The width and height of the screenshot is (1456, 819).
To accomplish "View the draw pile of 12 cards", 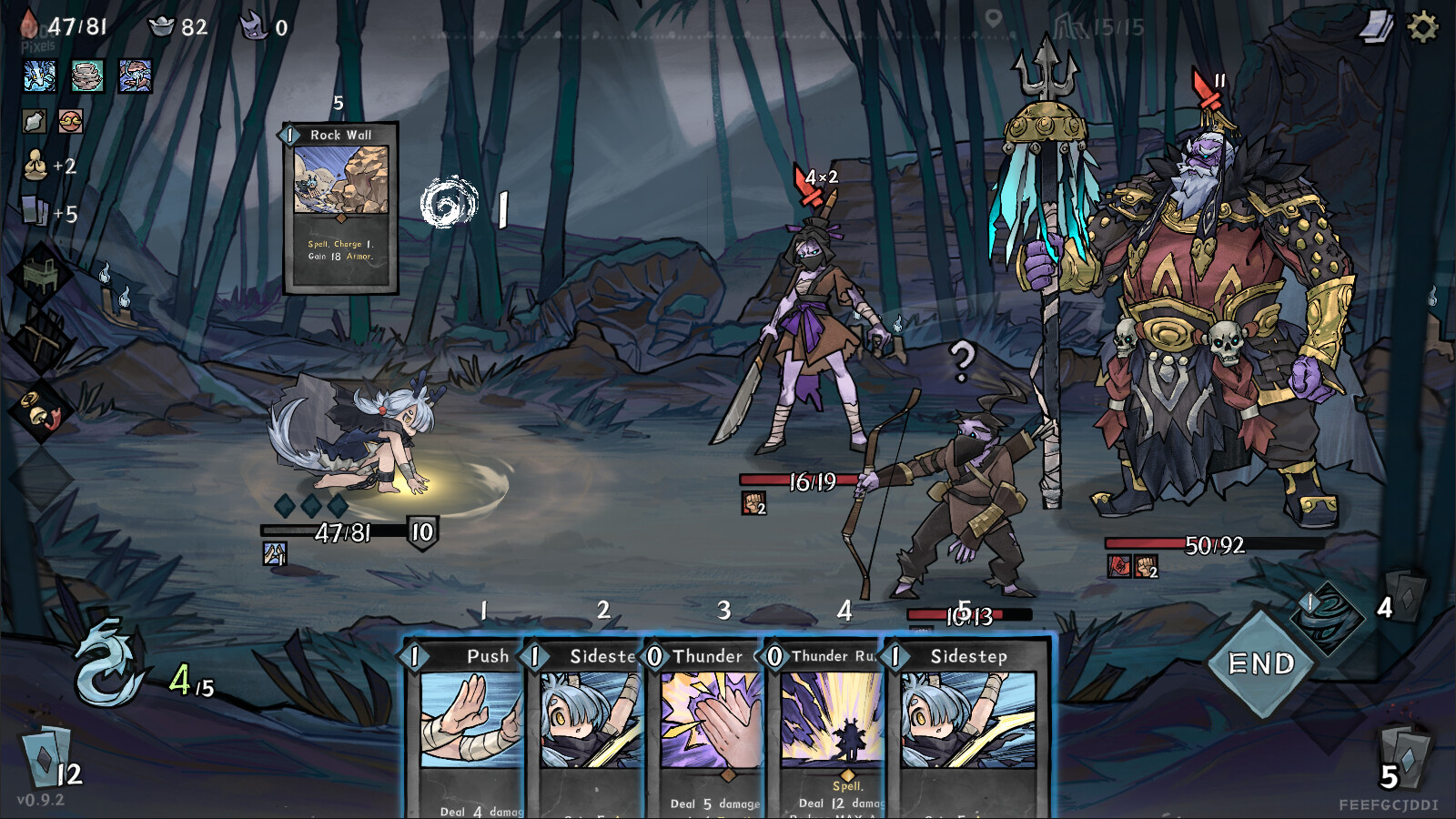I will [x=45, y=757].
